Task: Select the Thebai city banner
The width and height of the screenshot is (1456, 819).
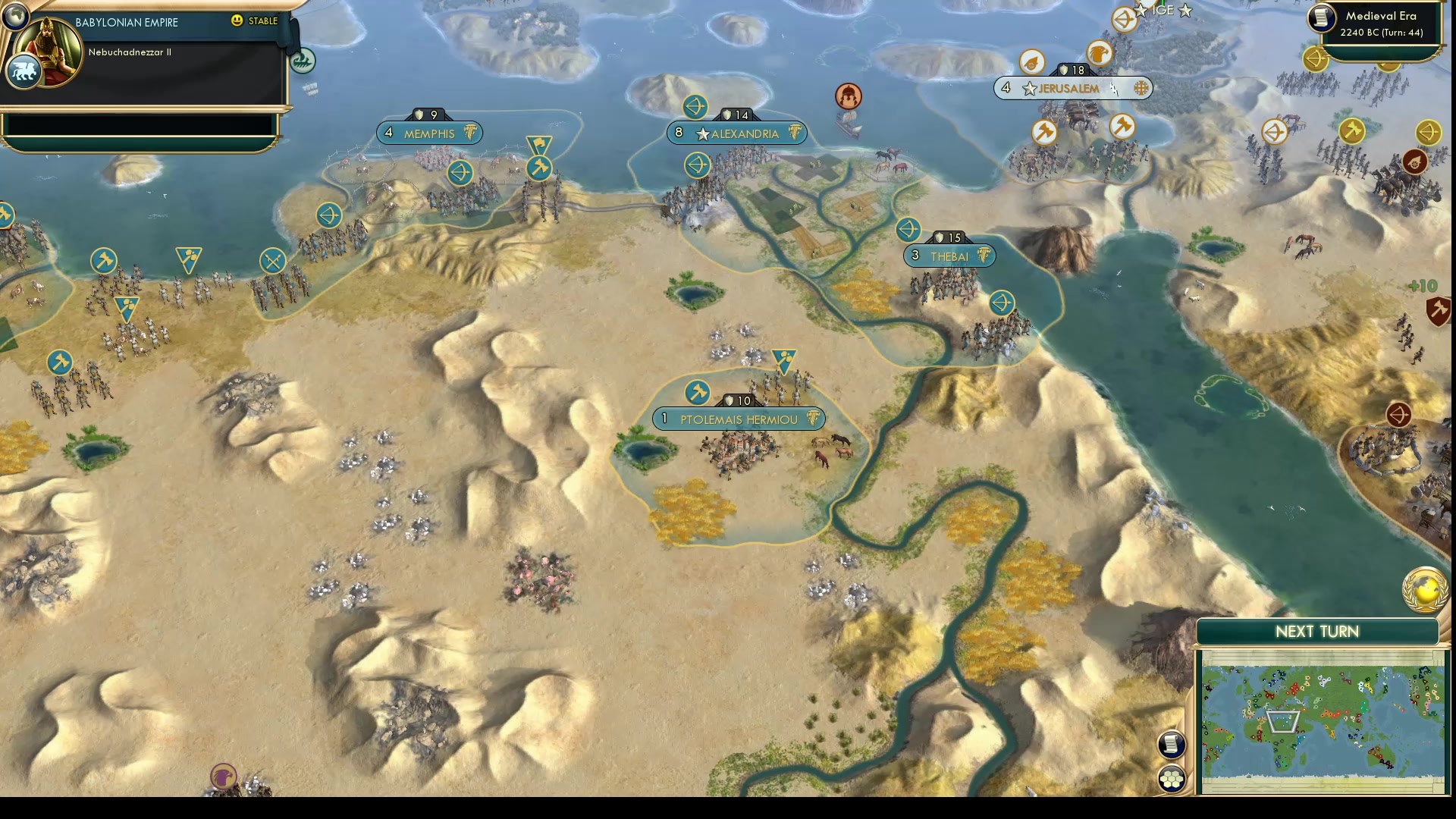Action: (950, 256)
